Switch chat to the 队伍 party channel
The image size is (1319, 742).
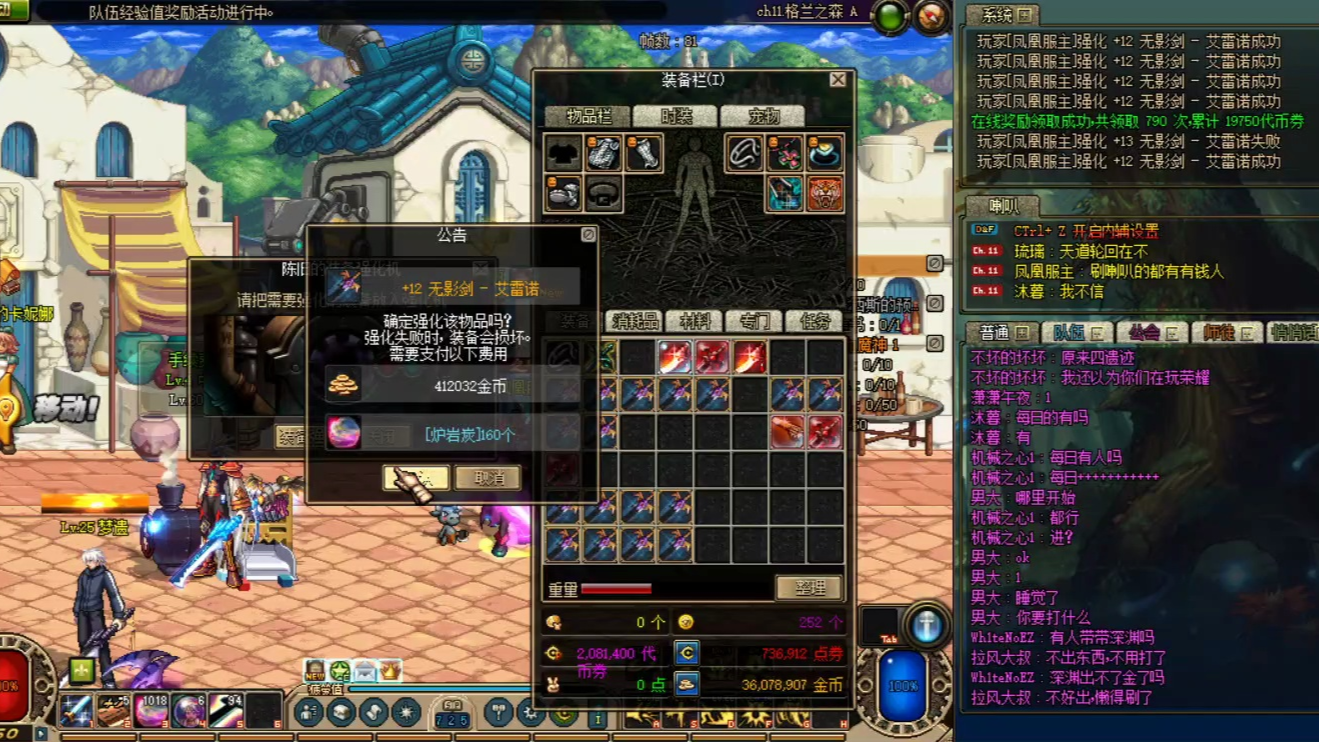[x=1076, y=333]
